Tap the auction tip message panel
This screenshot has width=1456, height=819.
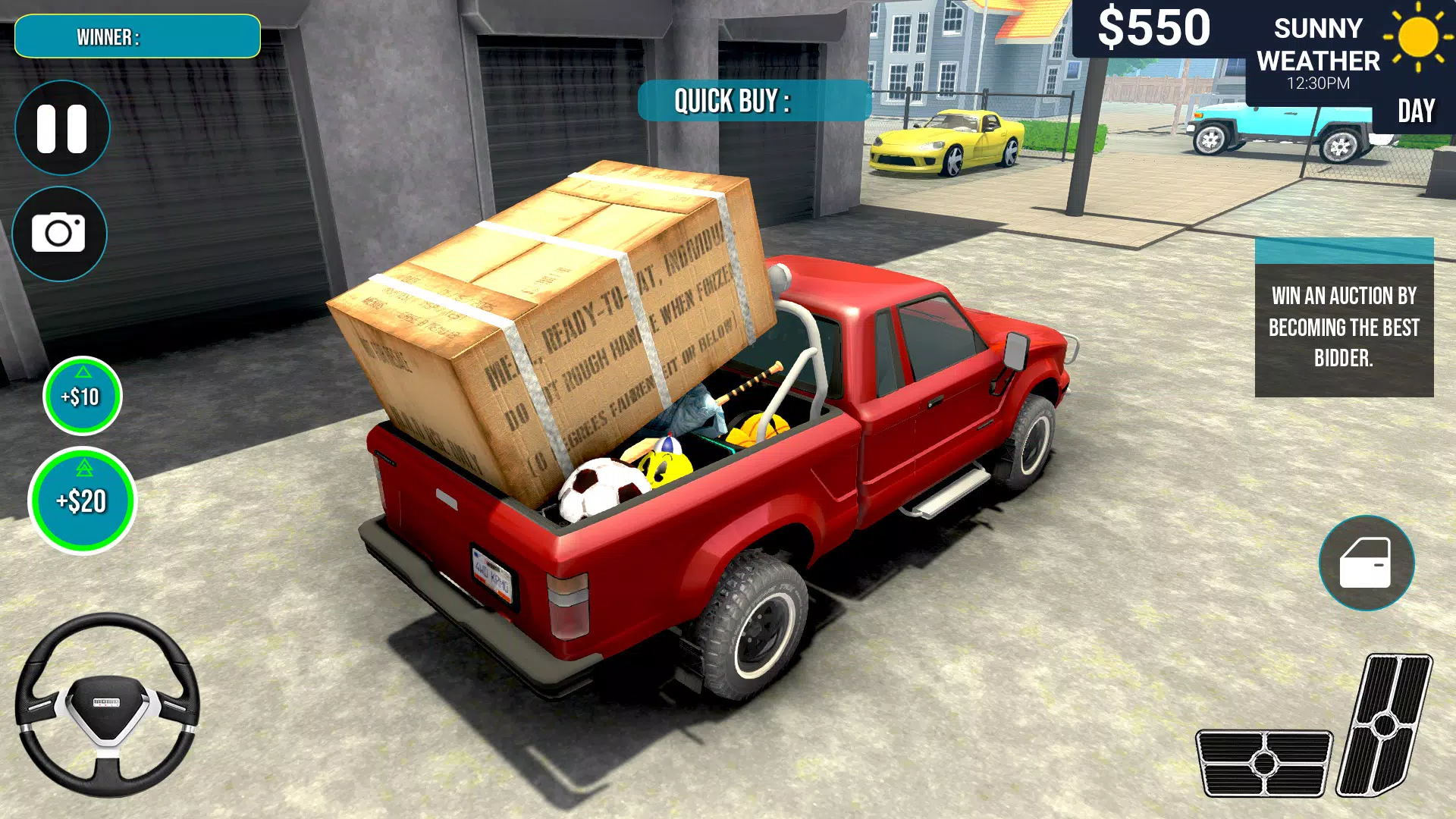click(1342, 328)
